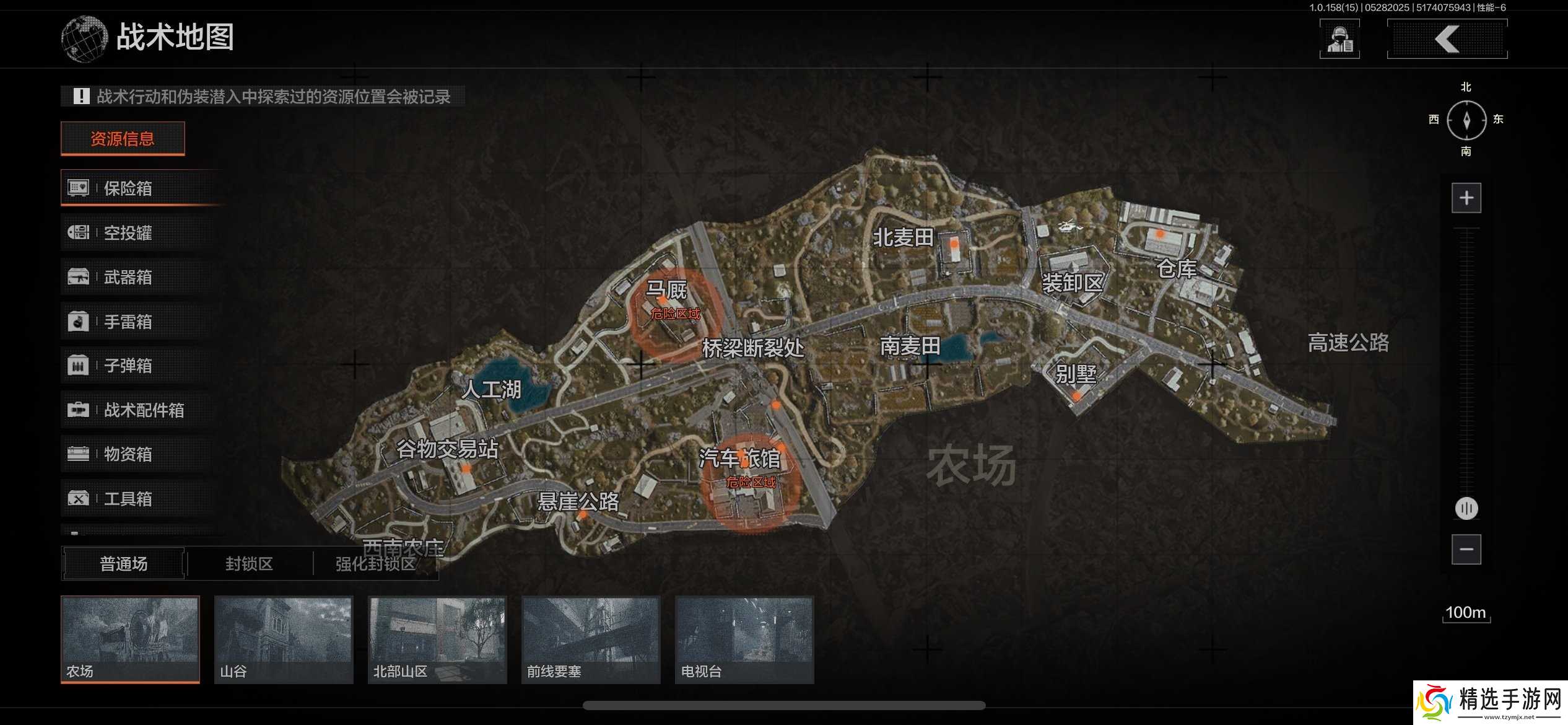Select the 电视台 map thumbnail

pyautogui.click(x=744, y=638)
